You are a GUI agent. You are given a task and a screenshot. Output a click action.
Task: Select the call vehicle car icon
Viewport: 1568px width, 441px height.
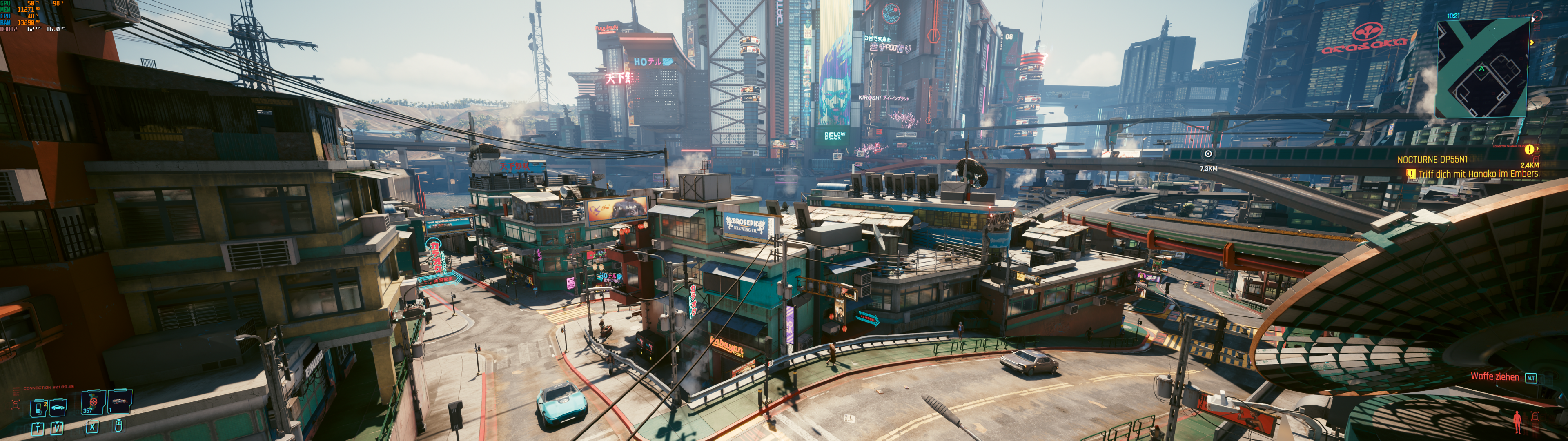click(58, 406)
